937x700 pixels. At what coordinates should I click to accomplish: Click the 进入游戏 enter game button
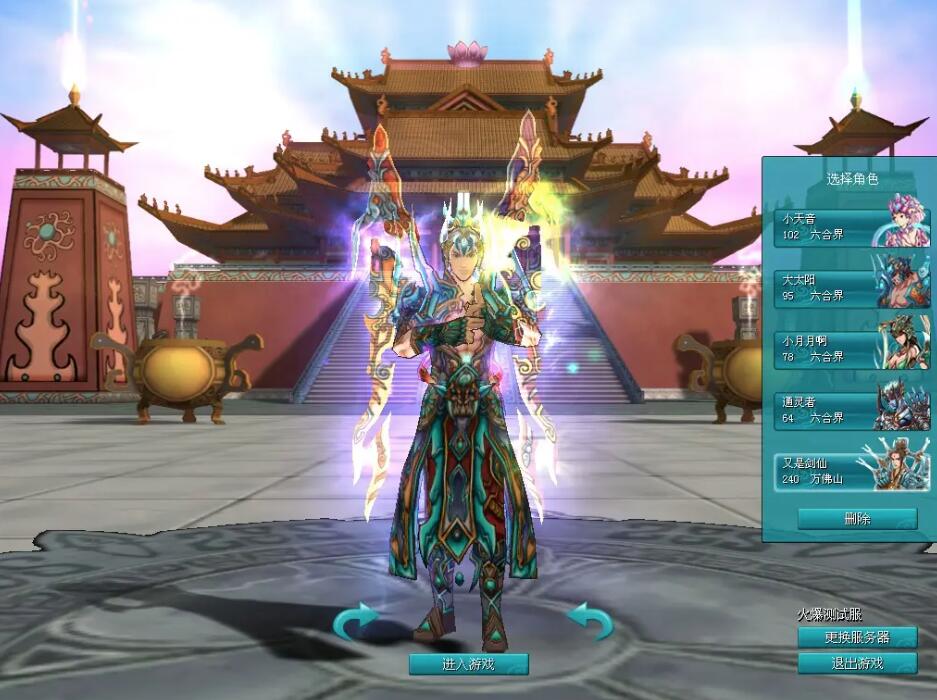click(468, 664)
